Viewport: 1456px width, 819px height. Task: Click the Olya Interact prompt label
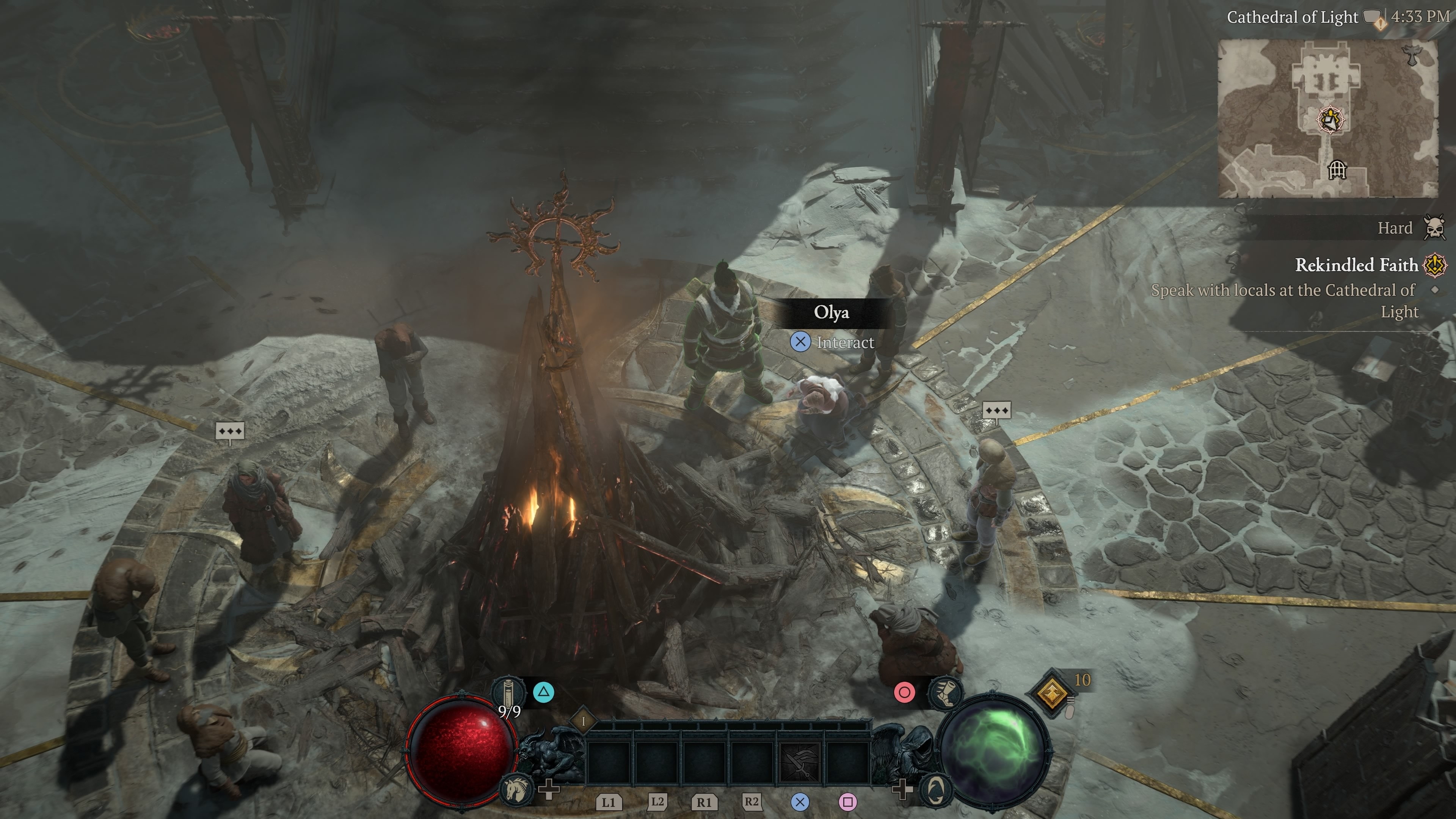click(844, 342)
